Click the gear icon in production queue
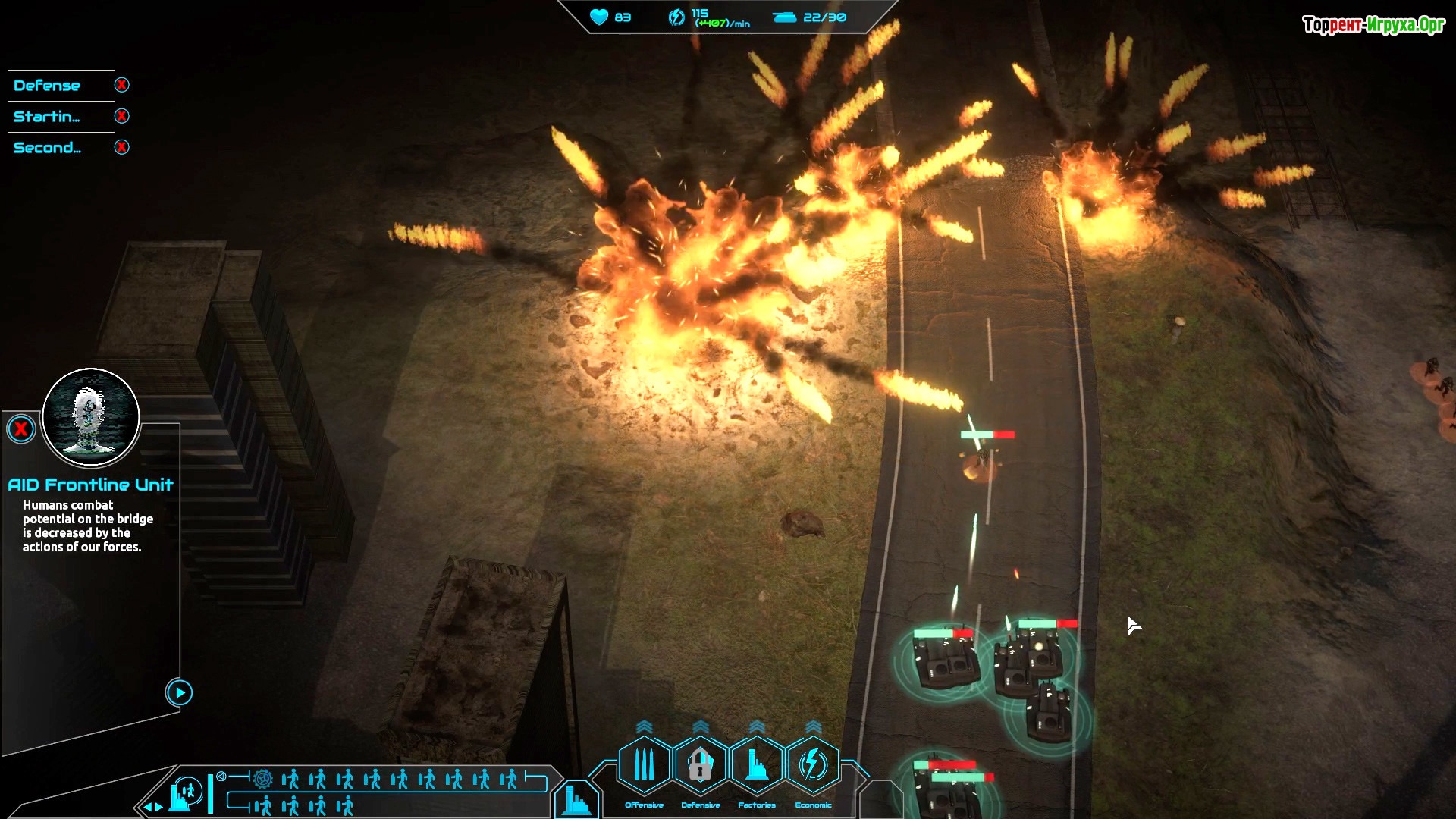The image size is (1456, 819). [x=263, y=779]
